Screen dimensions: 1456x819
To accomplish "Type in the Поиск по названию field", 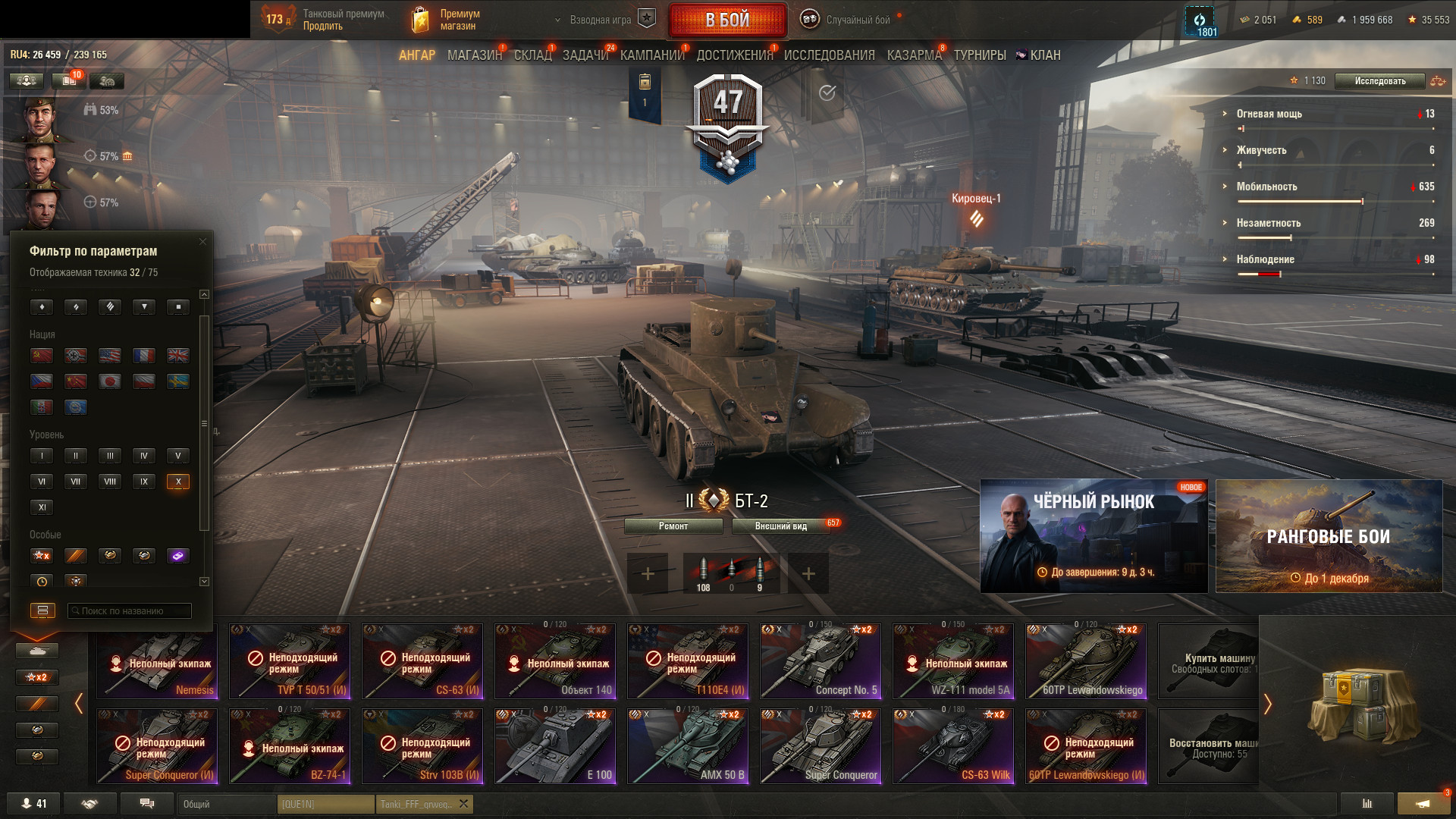I will pos(130,610).
